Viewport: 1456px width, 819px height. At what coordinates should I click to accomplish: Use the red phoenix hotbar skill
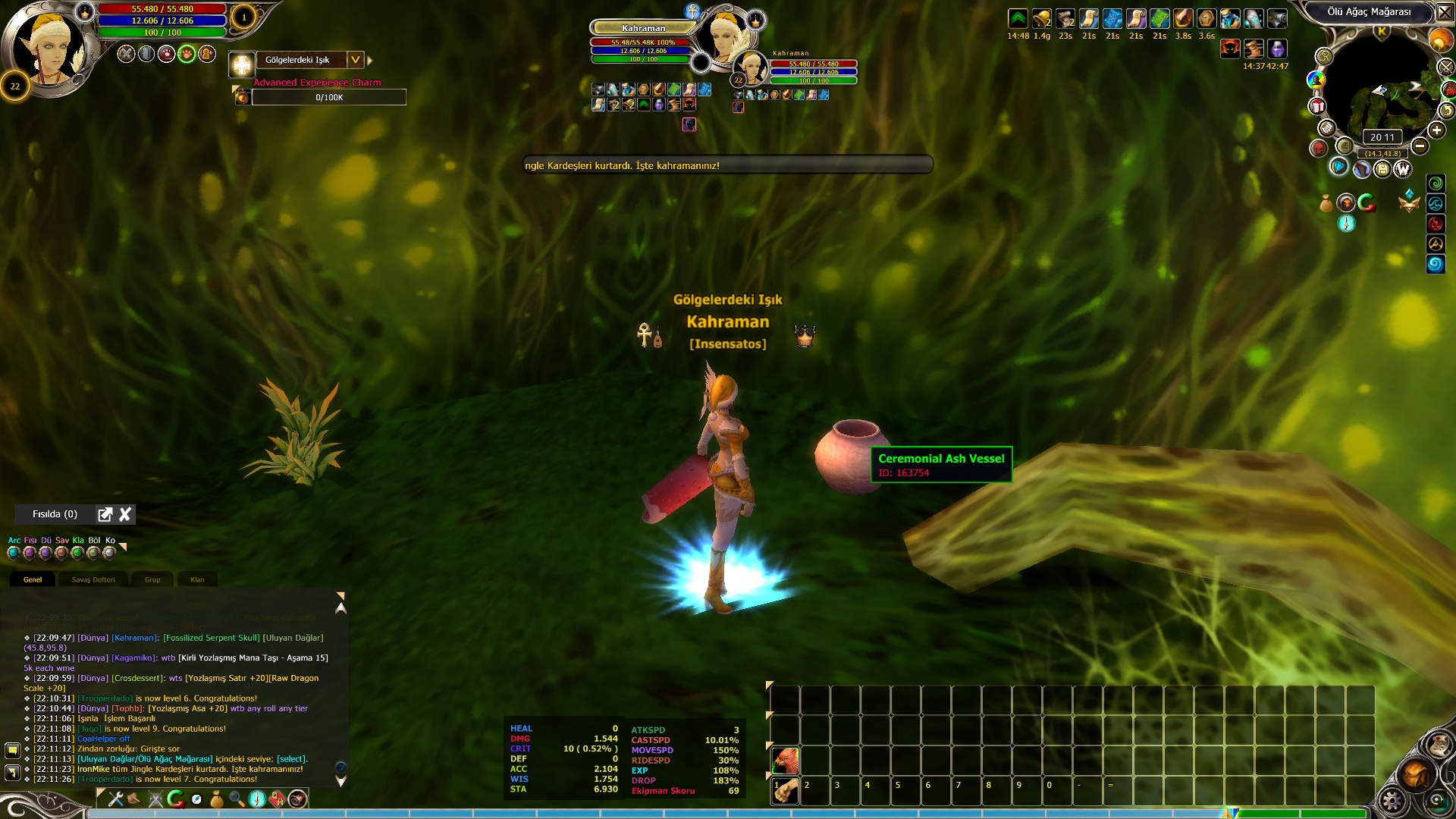click(785, 760)
